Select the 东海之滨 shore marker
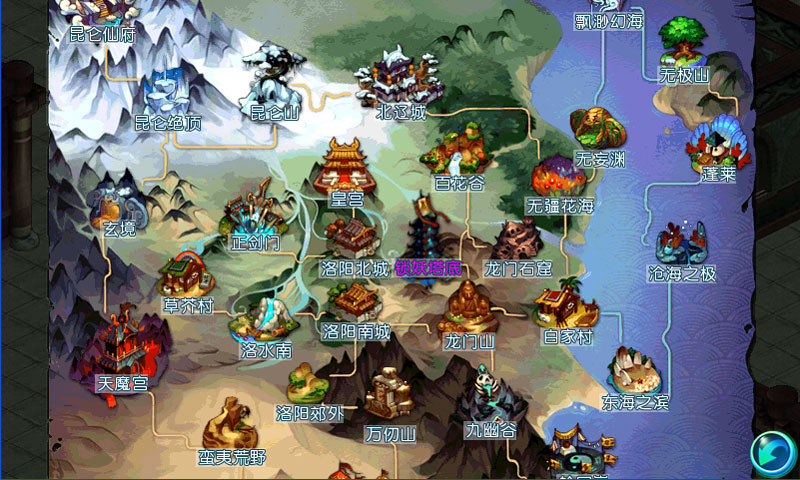Viewport: 800px width, 480px height. (634, 372)
